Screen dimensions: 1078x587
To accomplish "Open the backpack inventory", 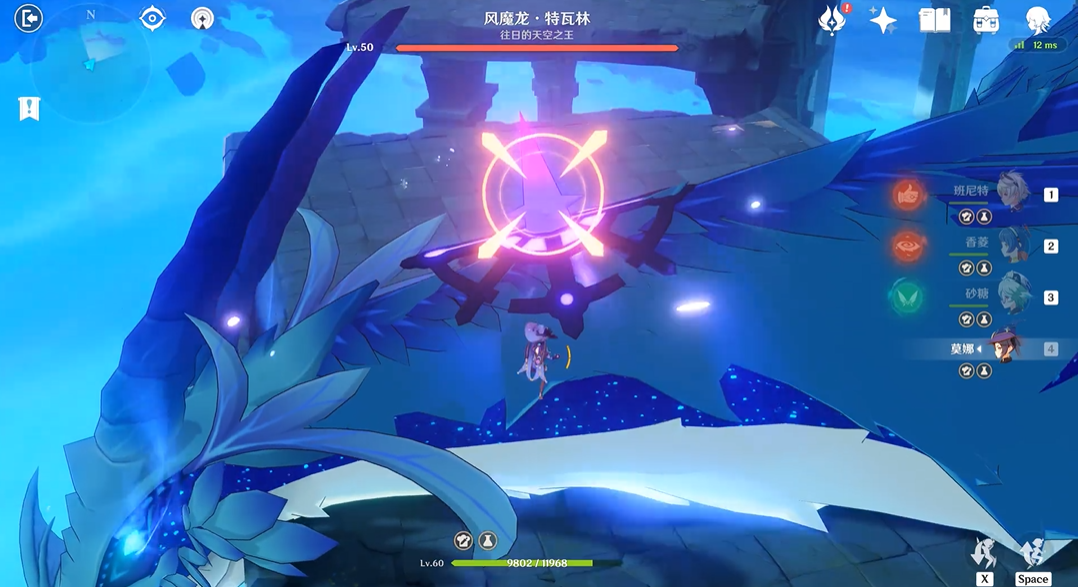I will click(x=986, y=20).
